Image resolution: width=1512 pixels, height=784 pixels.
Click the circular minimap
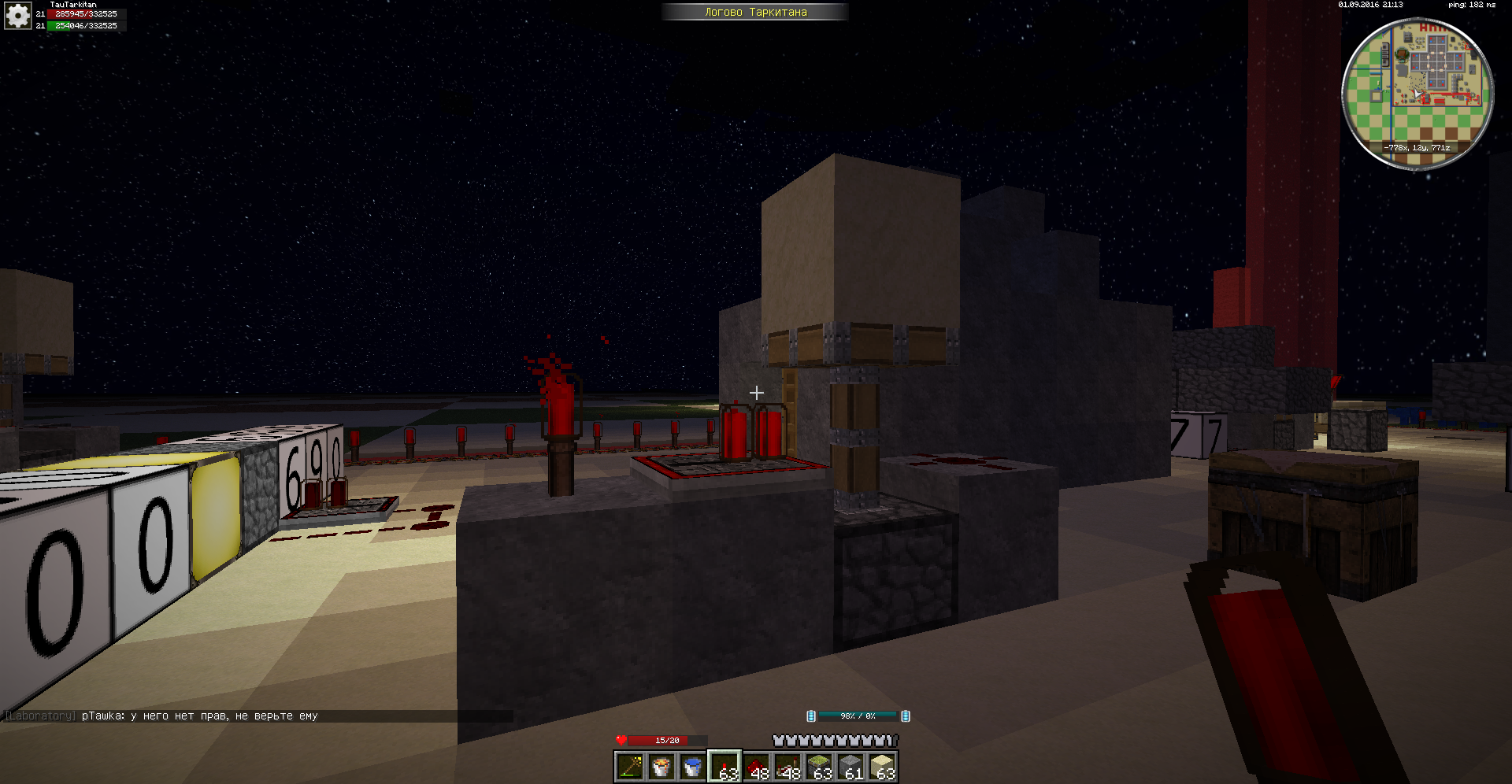click(x=1417, y=93)
